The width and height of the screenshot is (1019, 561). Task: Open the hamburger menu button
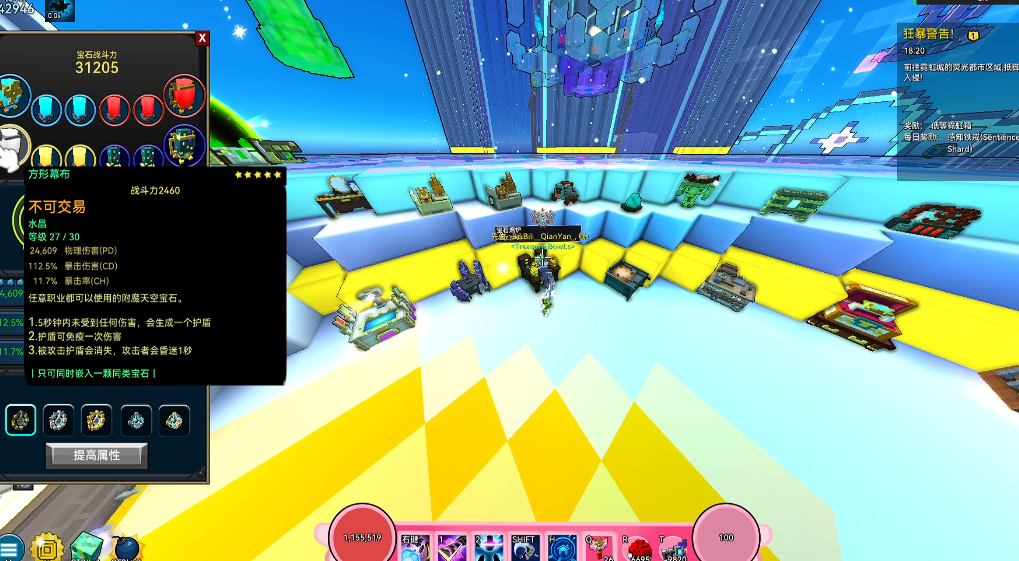click(10, 548)
